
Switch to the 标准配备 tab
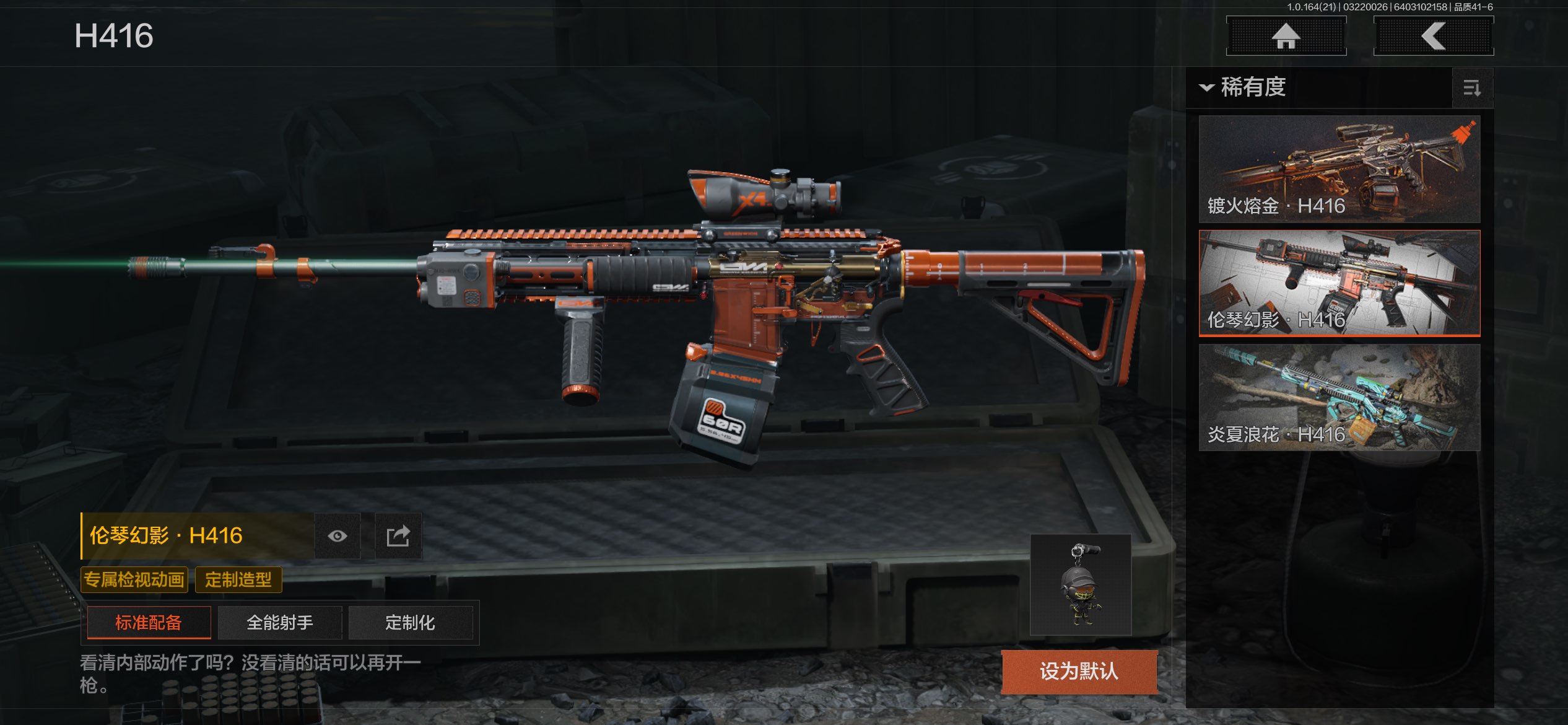149,622
